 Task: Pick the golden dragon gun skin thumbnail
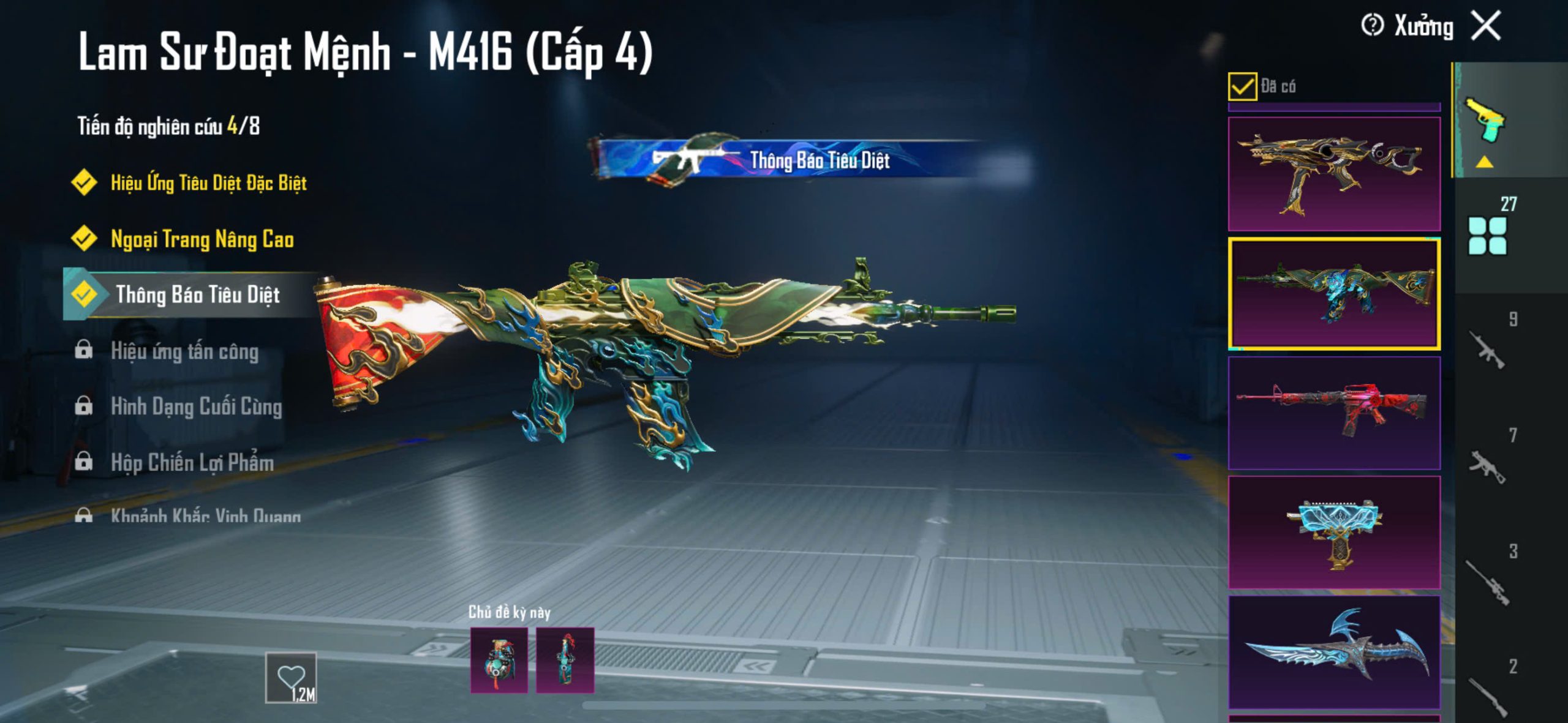point(1334,174)
